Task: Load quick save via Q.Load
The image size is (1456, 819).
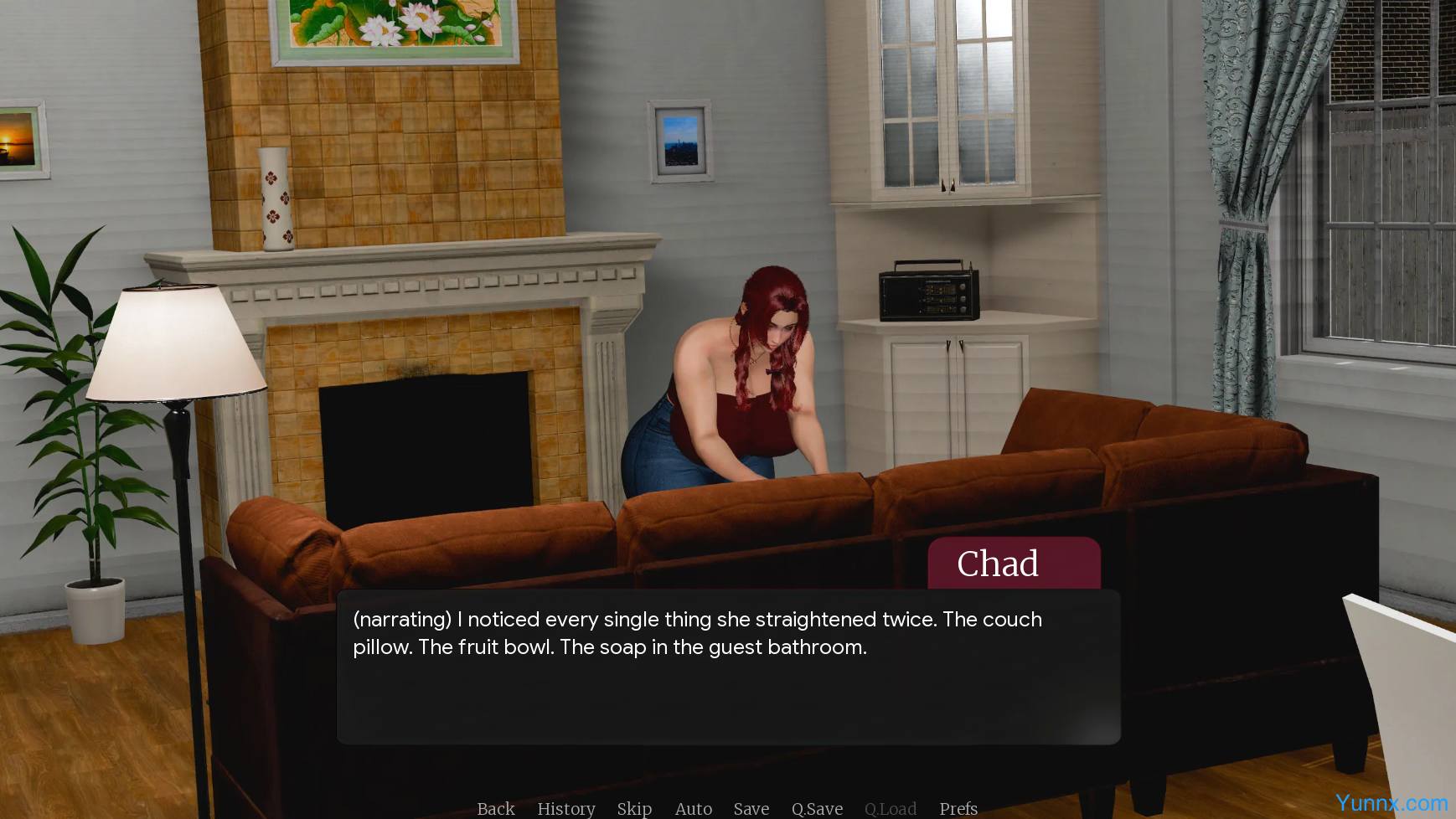Action: (891, 808)
